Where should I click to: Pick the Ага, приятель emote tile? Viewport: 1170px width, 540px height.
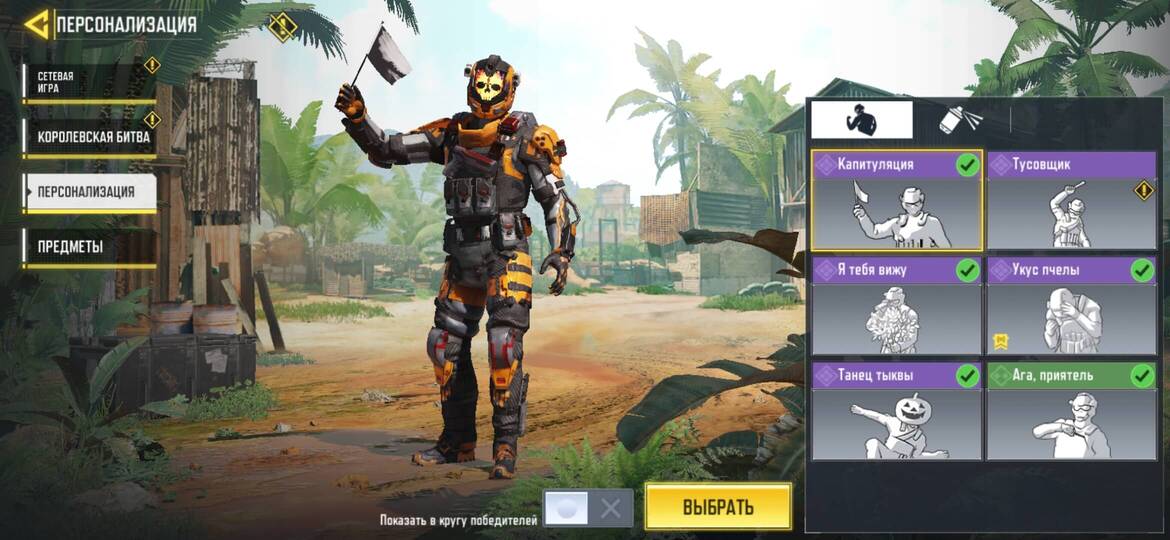(1071, 411)
